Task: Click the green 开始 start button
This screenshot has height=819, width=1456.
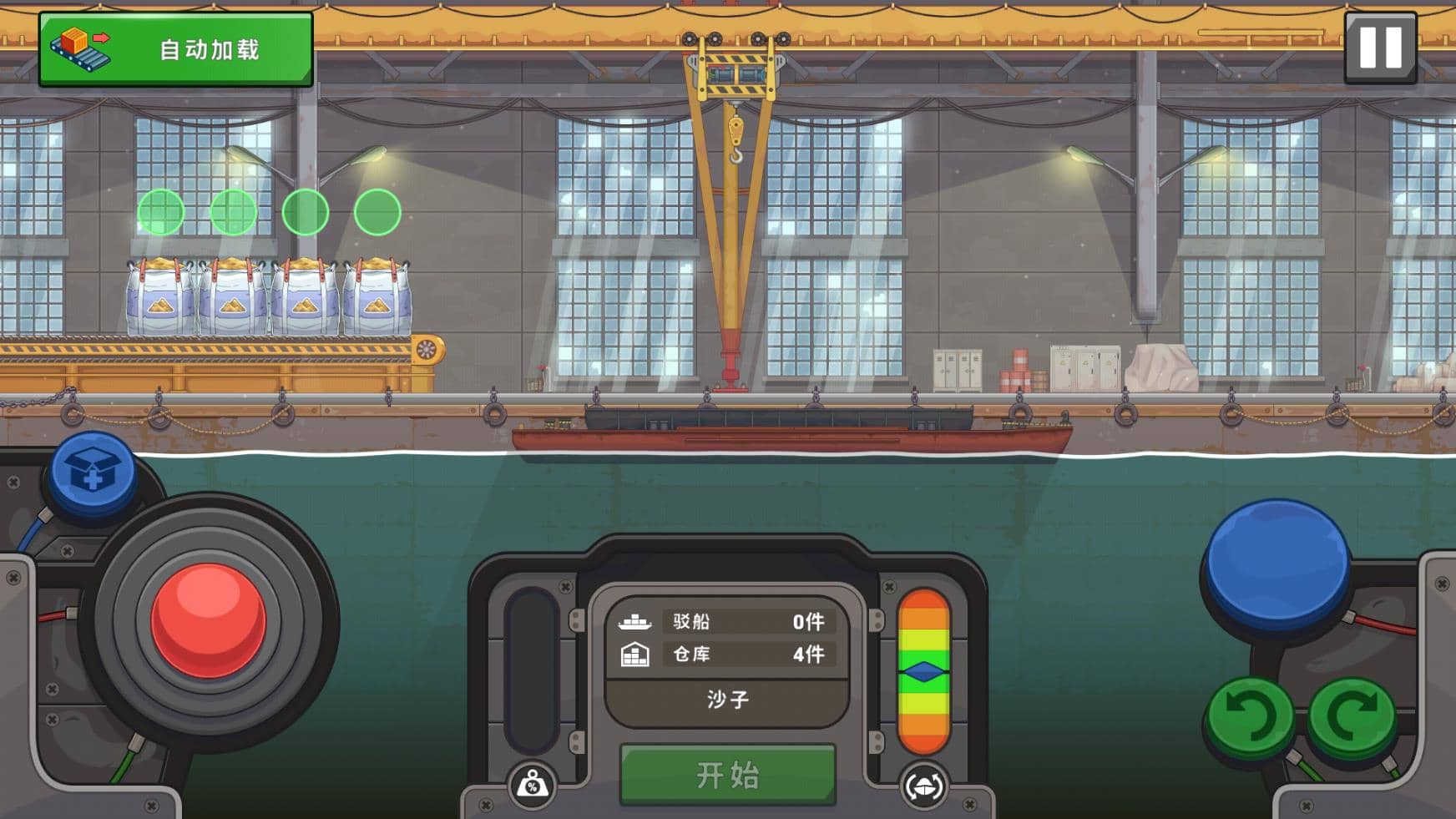Action: [x=727, y=775]
